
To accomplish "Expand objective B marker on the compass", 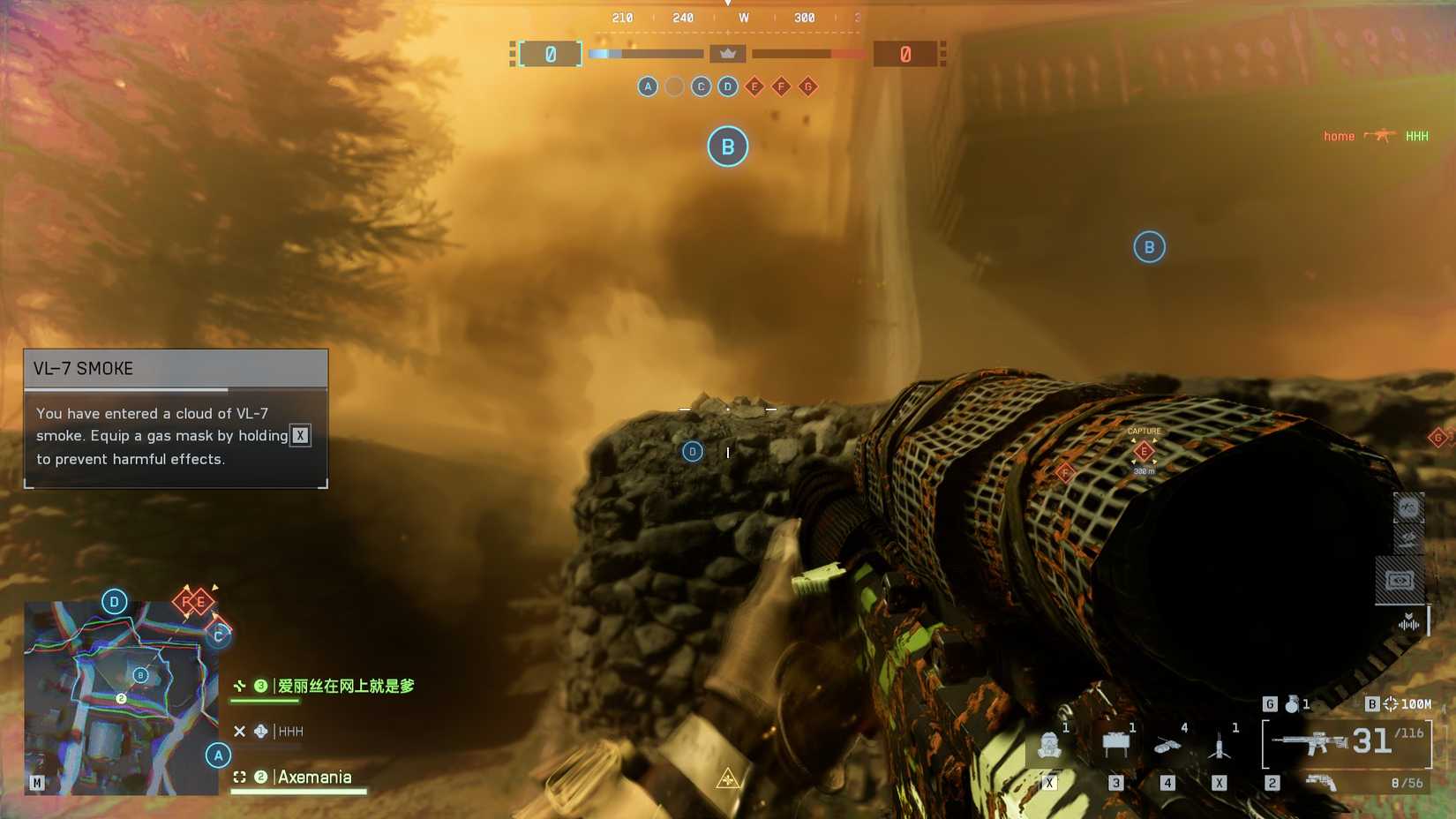I will click(x=727, y=147).
